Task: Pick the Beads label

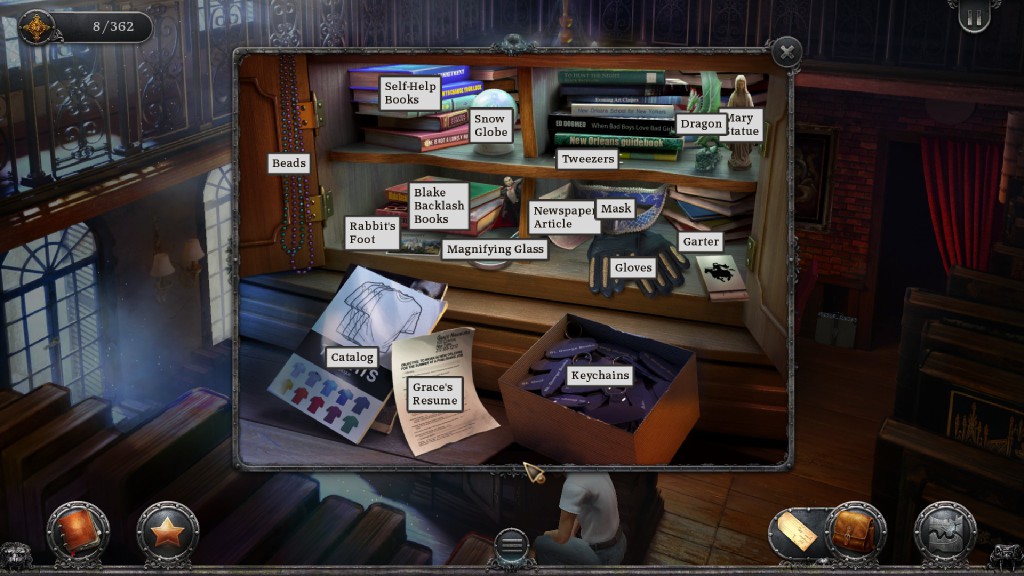Action: point(289,163)
